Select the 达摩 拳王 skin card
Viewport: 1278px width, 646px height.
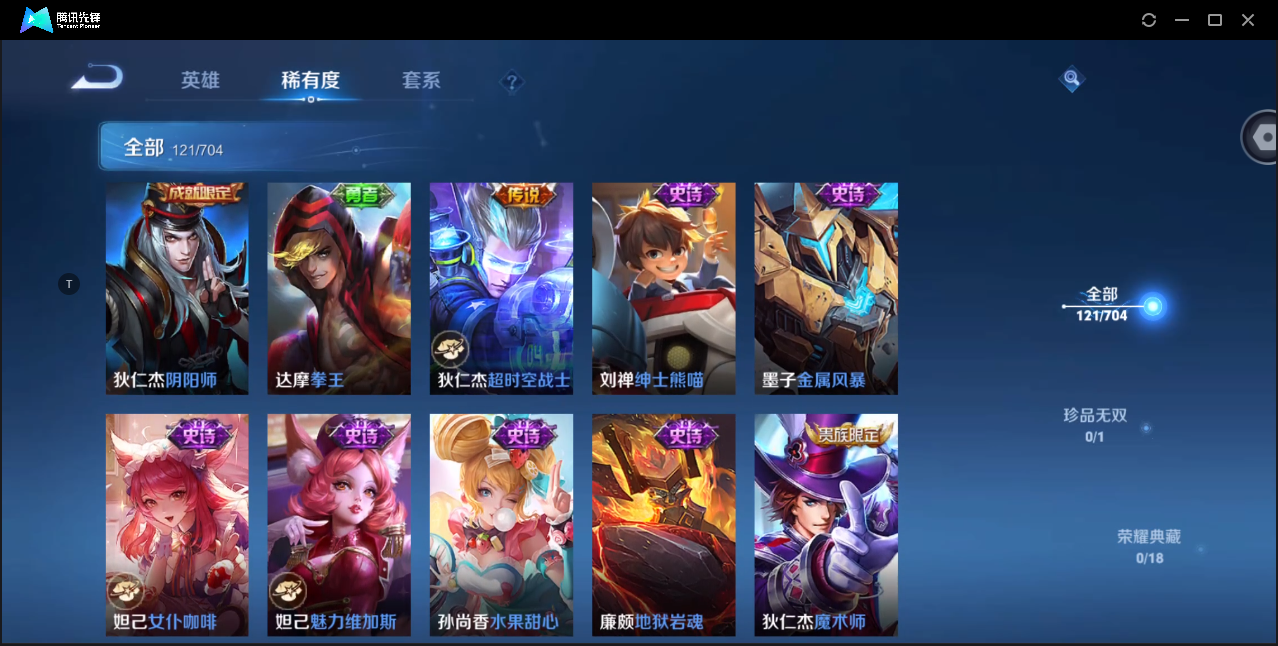(x=339, y=289)
